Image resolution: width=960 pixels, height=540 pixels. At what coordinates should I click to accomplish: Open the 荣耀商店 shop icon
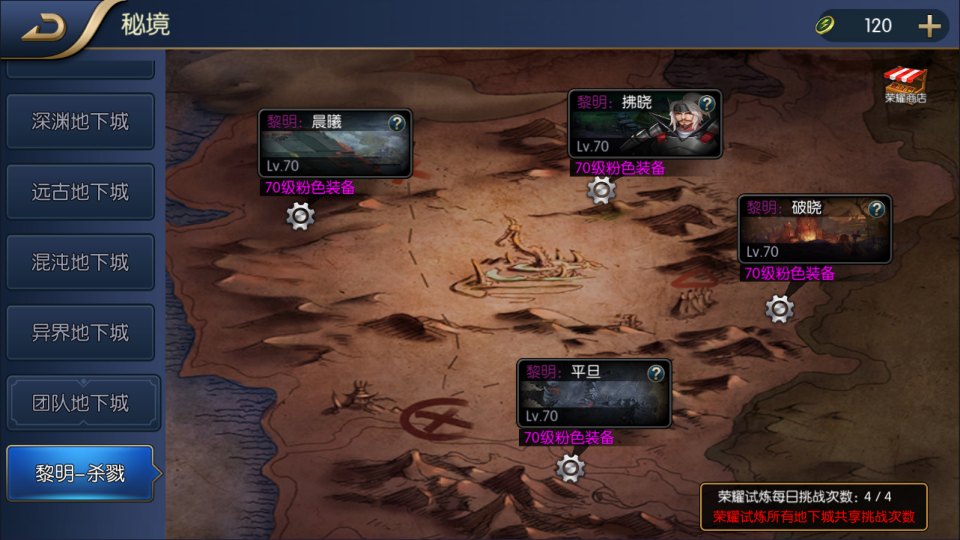pyautogui.click(x=905, y=85)
